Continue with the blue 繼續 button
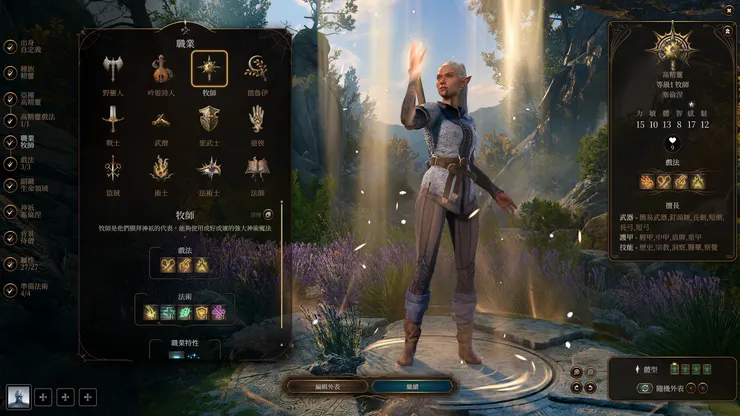The width and height of the screenshot is (740, 416). pos(412,385)
